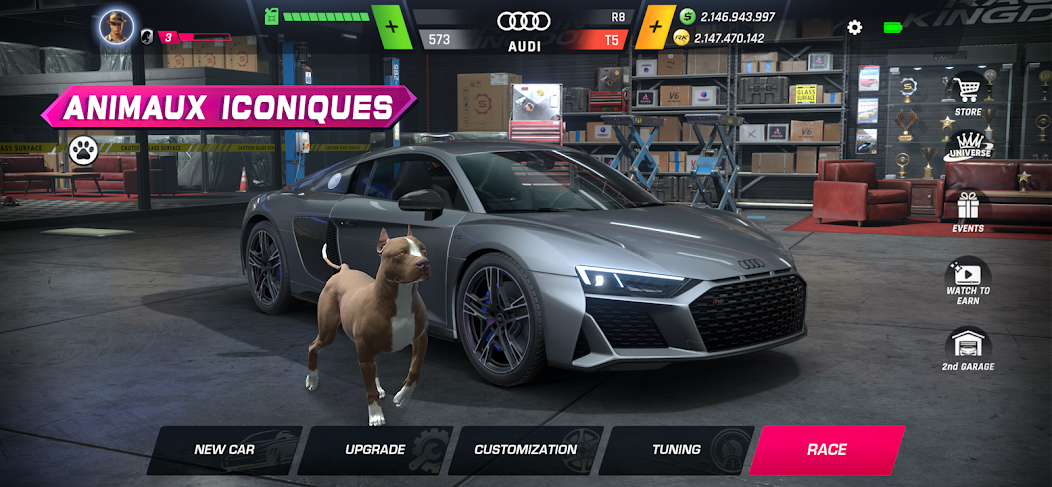
Task: Show the Events gift icon
Action: click(x=968, y=211)
